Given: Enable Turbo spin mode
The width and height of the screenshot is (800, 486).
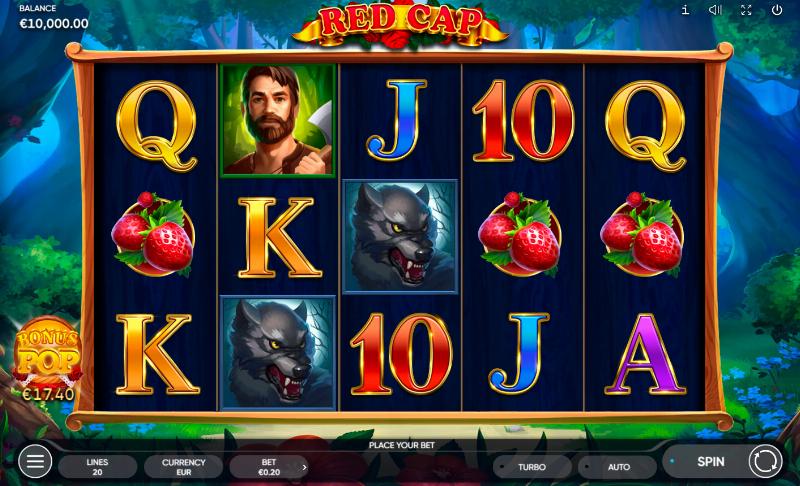Looking at the screenshot, I should (x=532, y=467).
